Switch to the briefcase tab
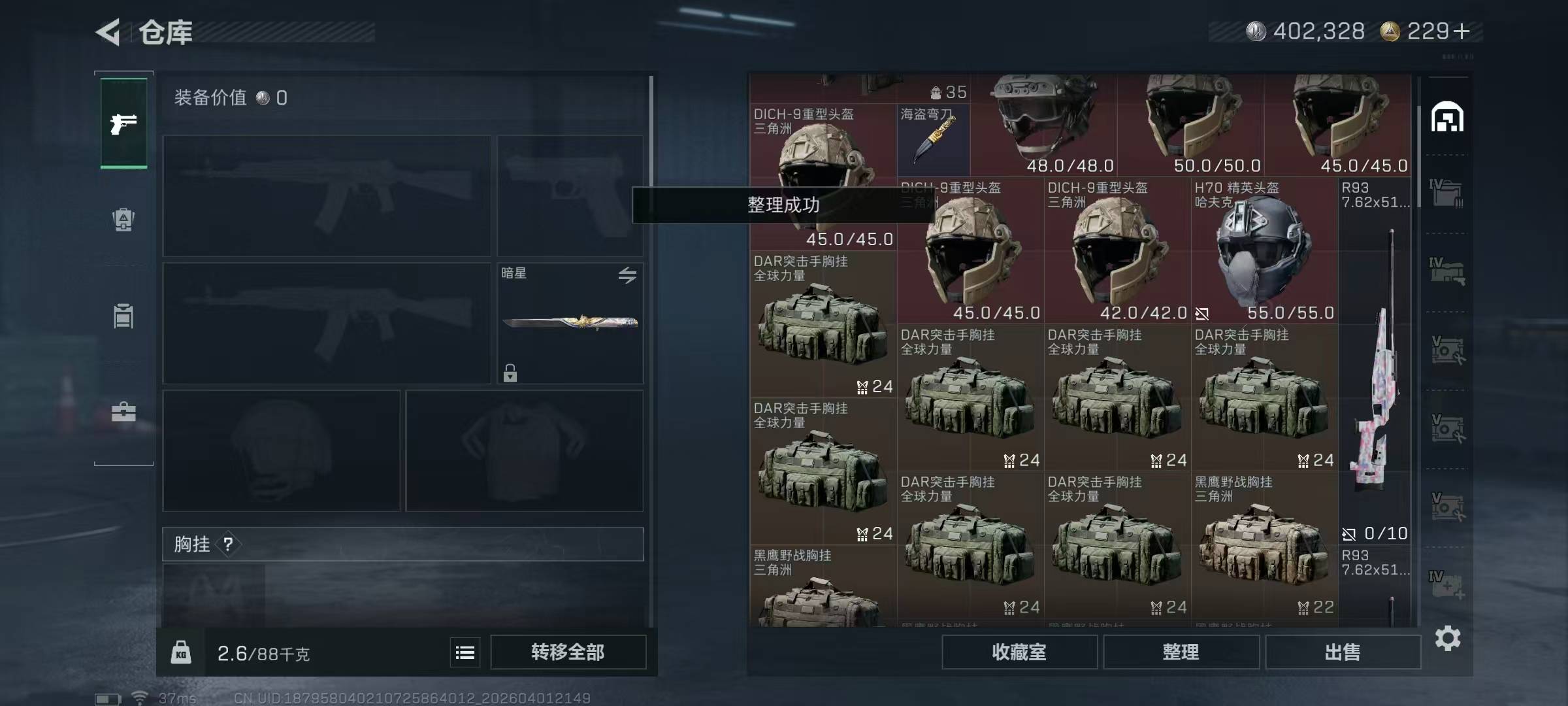The height and width of the screenshot is (706, 1568). 123,412
